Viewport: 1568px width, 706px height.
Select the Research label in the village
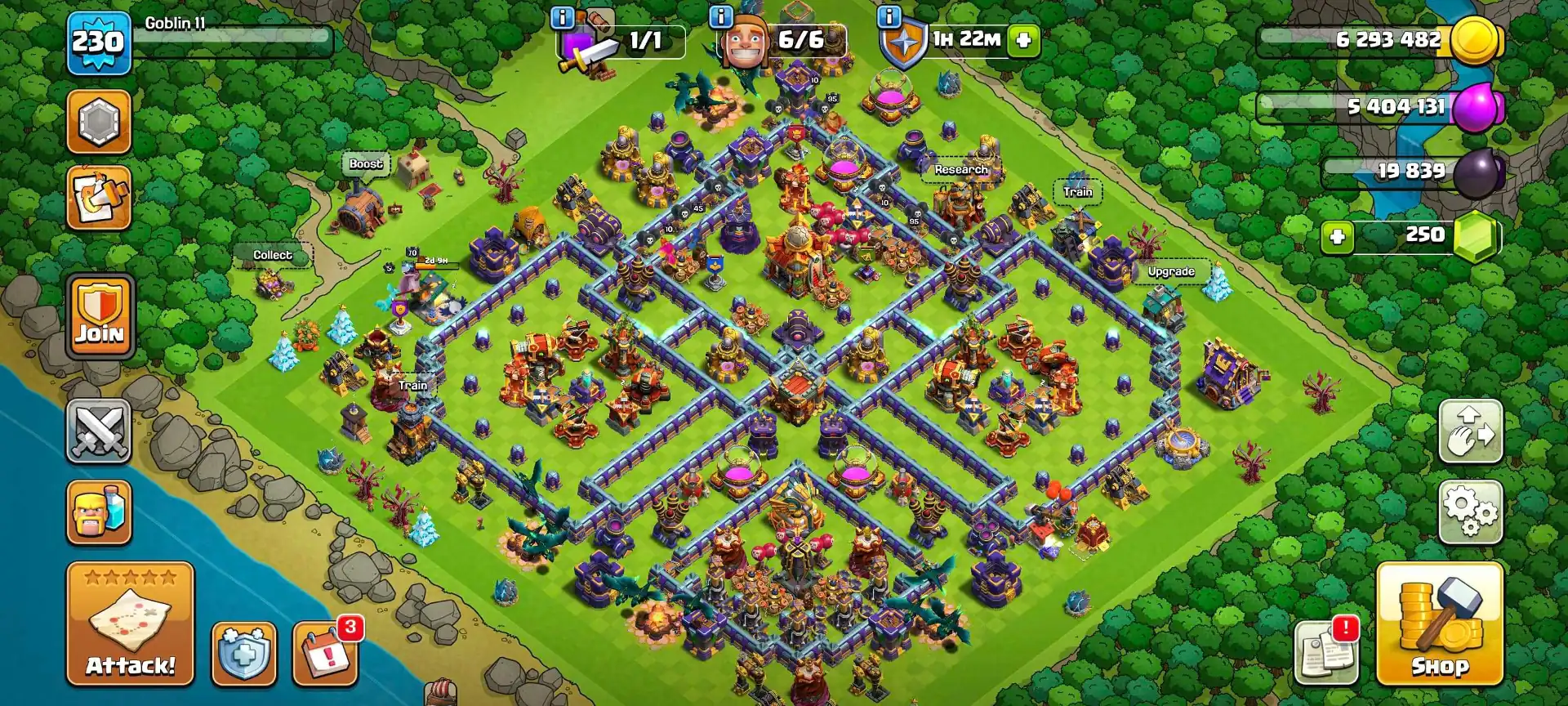[960, 169]
